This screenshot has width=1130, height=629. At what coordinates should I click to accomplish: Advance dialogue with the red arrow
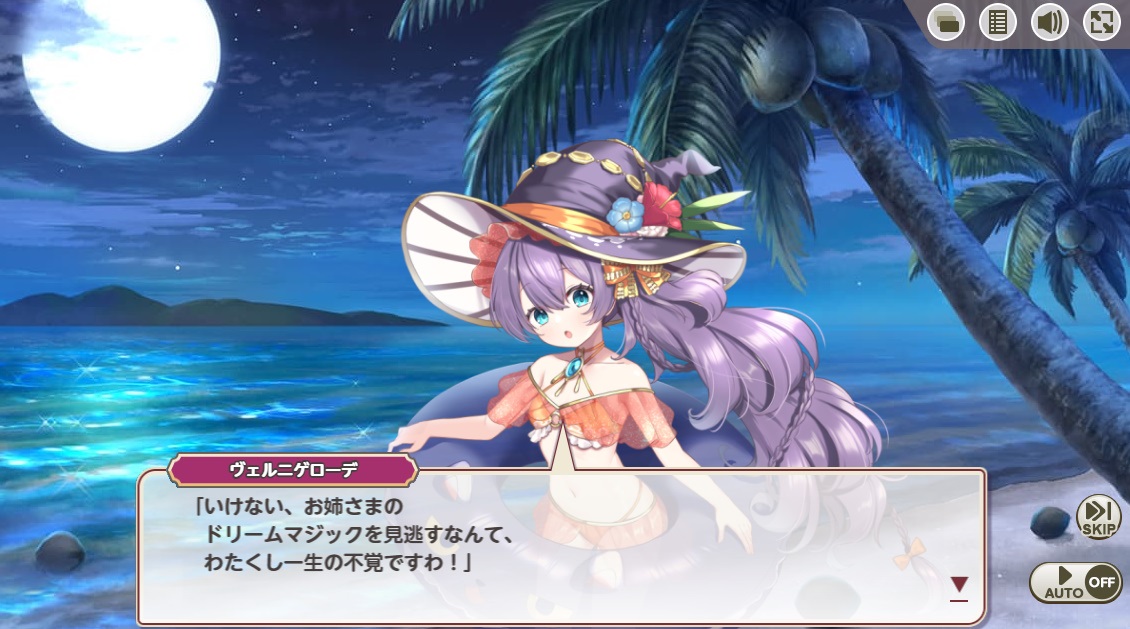point(959,586)
